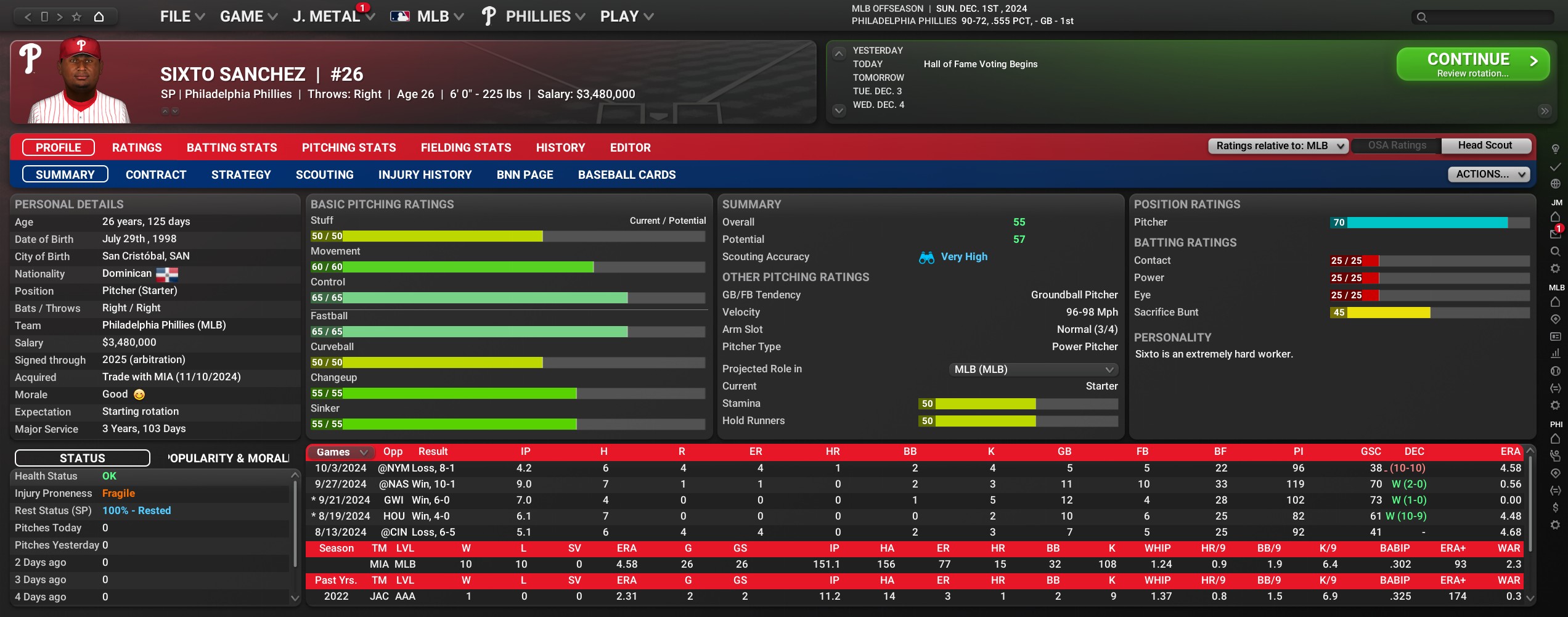
Task: Select the CONTRACT subtab
Action: pos(156,175)
